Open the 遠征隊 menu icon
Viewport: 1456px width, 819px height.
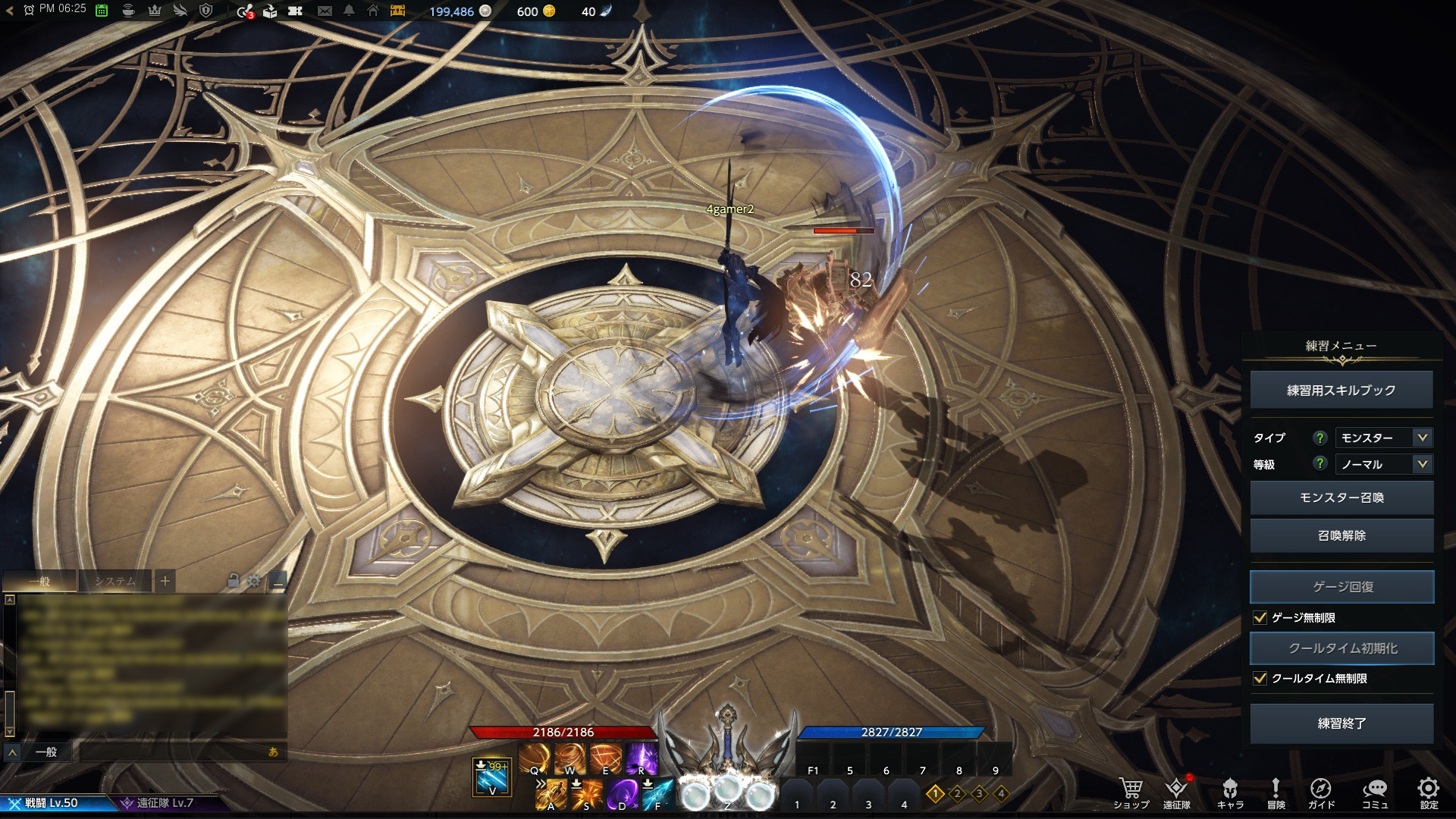pyautogui.click(x=1176, y=791)
